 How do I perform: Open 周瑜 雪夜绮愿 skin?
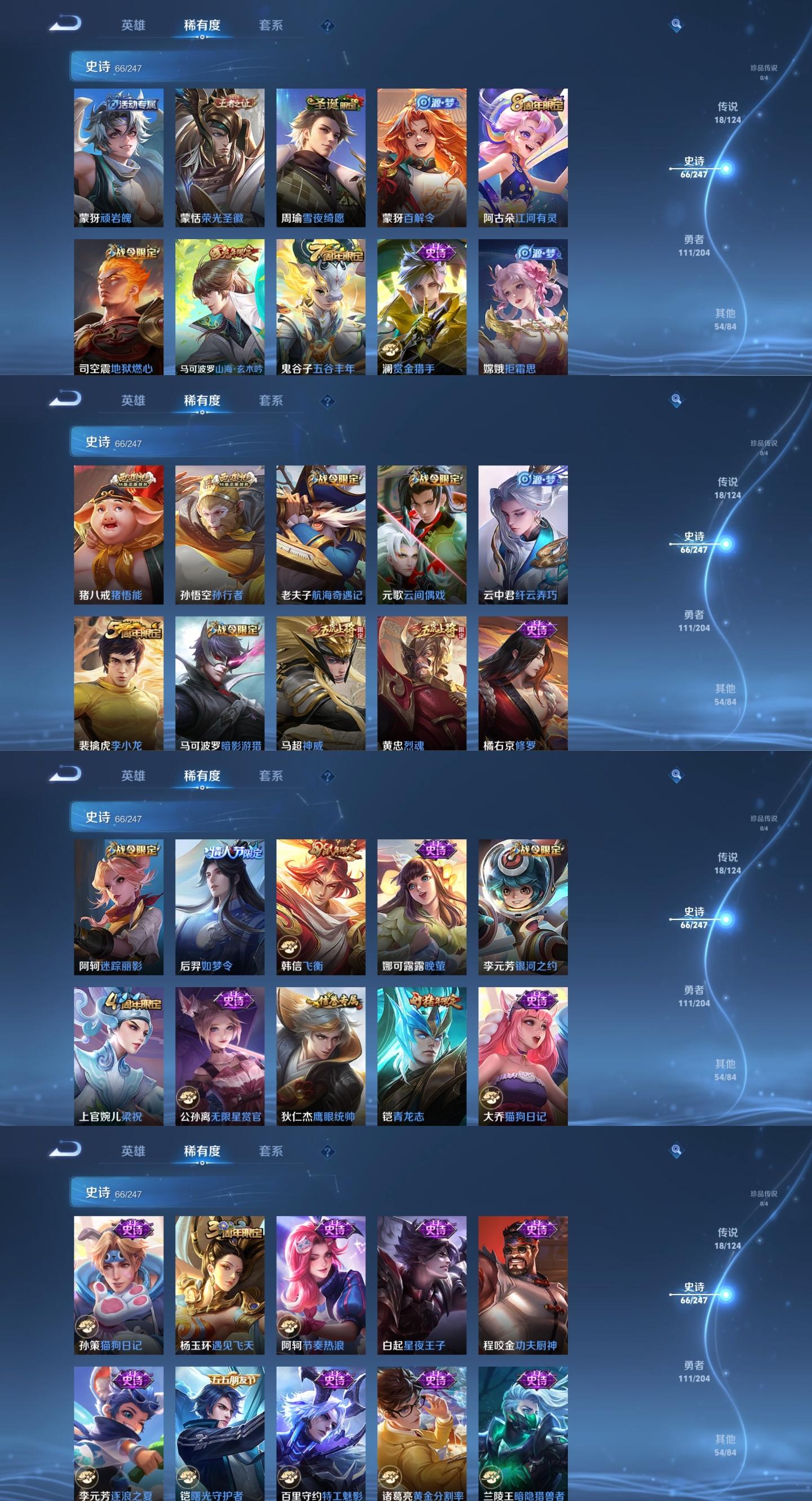(x=320, y=157)
